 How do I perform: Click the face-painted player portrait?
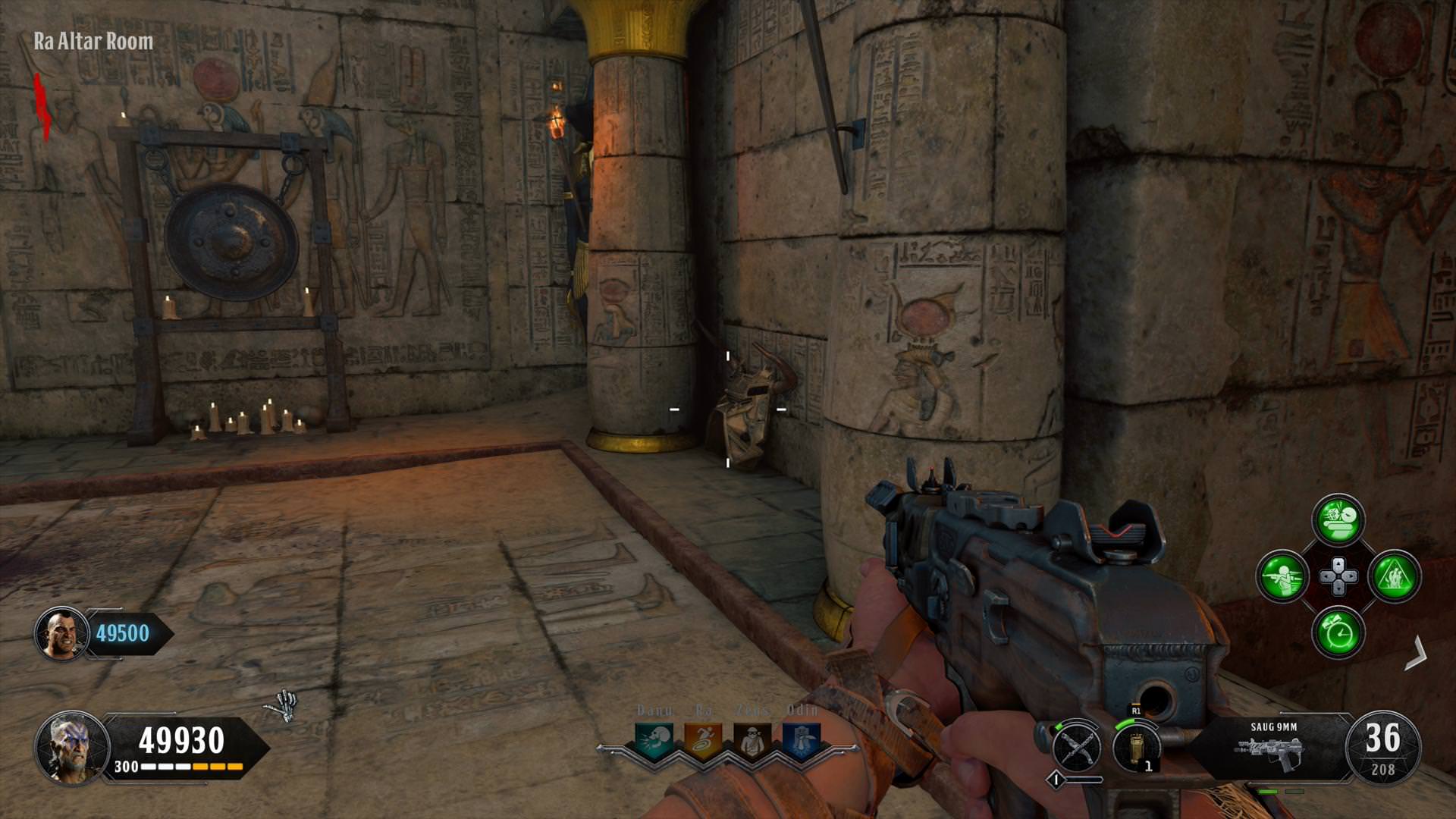tap(70, 747)
